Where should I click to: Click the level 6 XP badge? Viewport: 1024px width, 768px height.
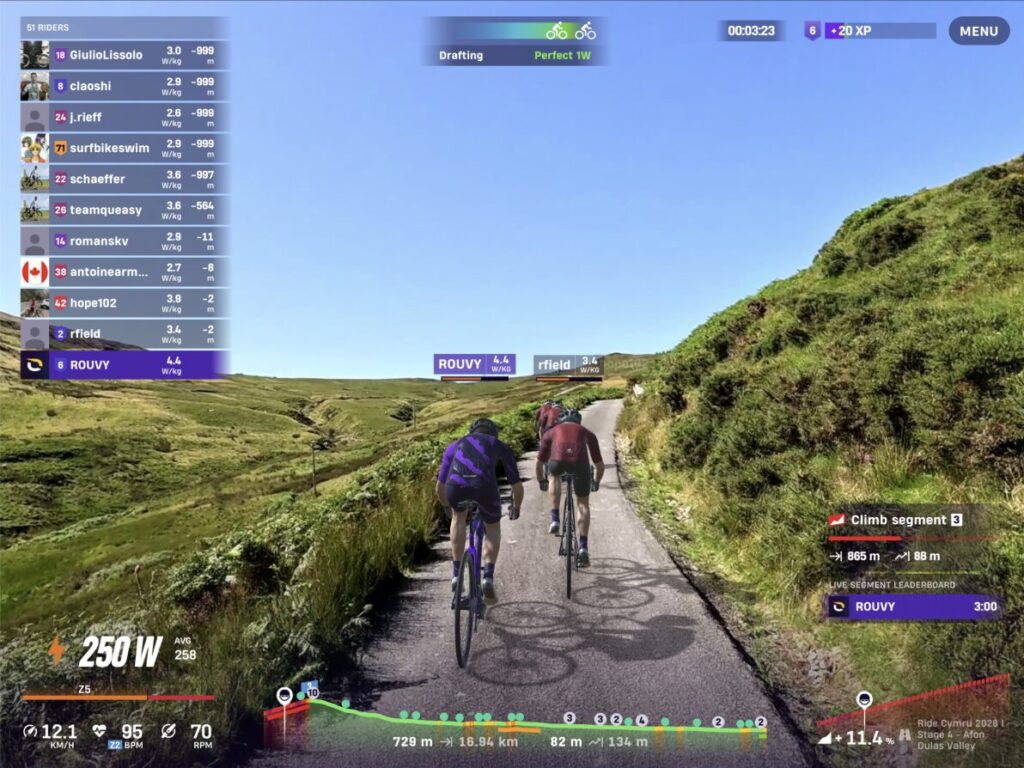813,31
